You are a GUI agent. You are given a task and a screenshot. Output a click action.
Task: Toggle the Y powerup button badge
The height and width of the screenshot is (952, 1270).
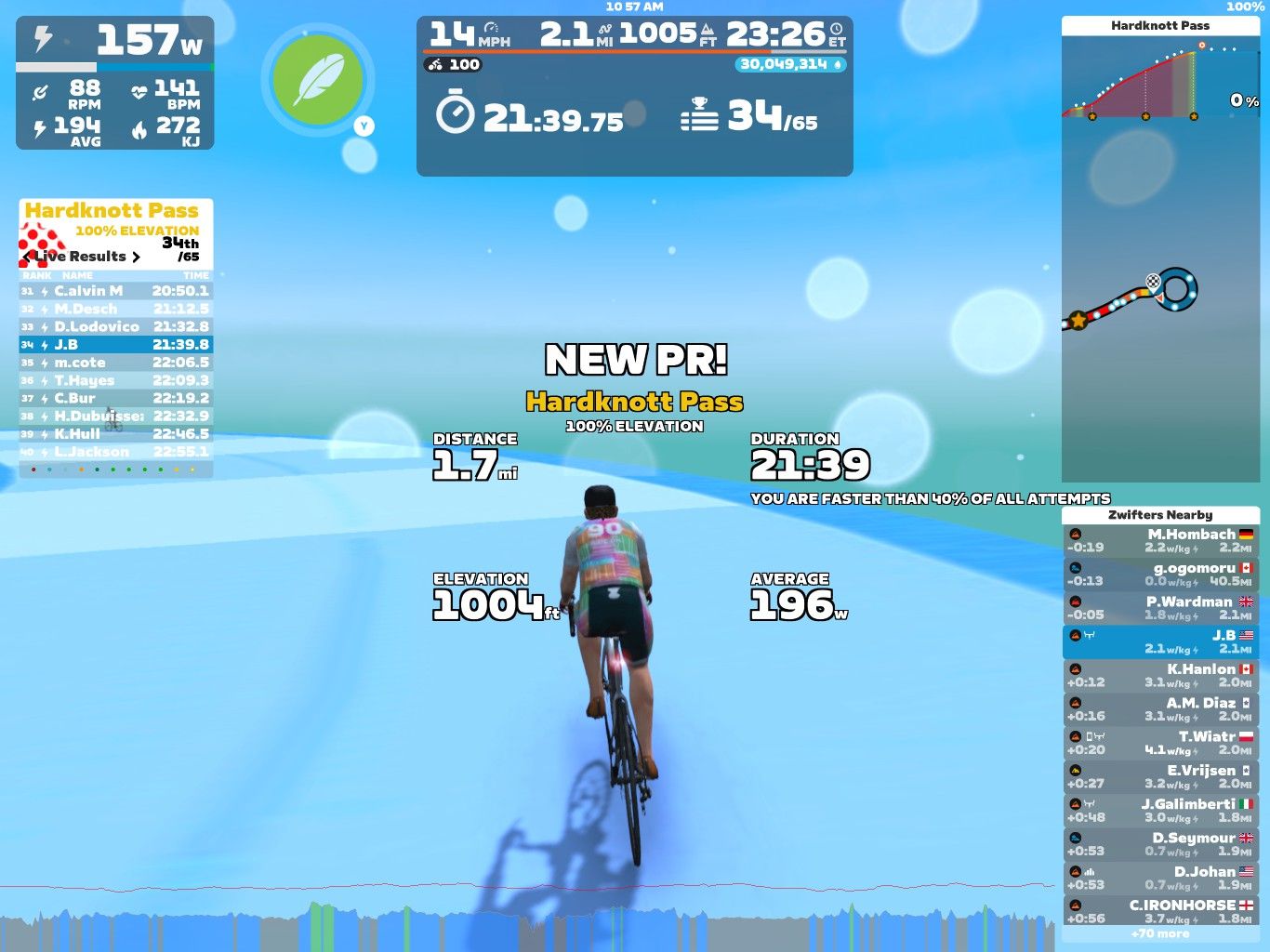click(x=364, y=124)
